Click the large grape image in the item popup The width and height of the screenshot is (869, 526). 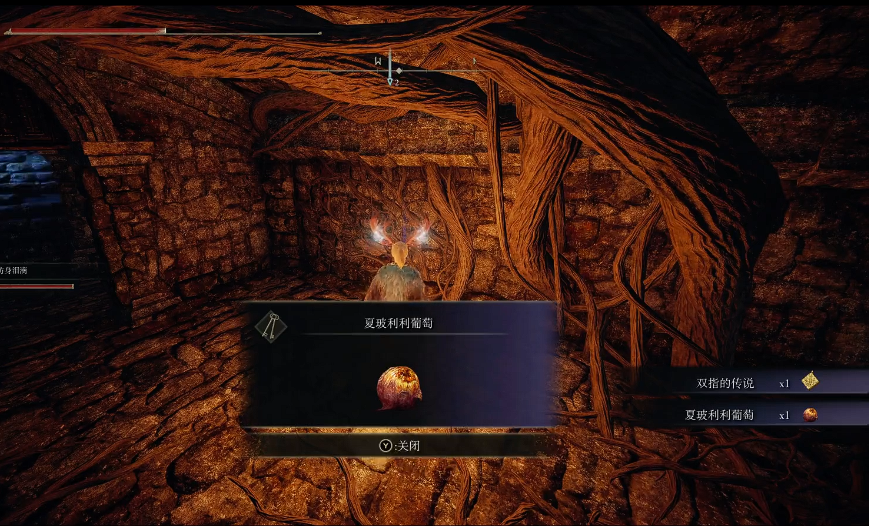click(x=399, y=387)
